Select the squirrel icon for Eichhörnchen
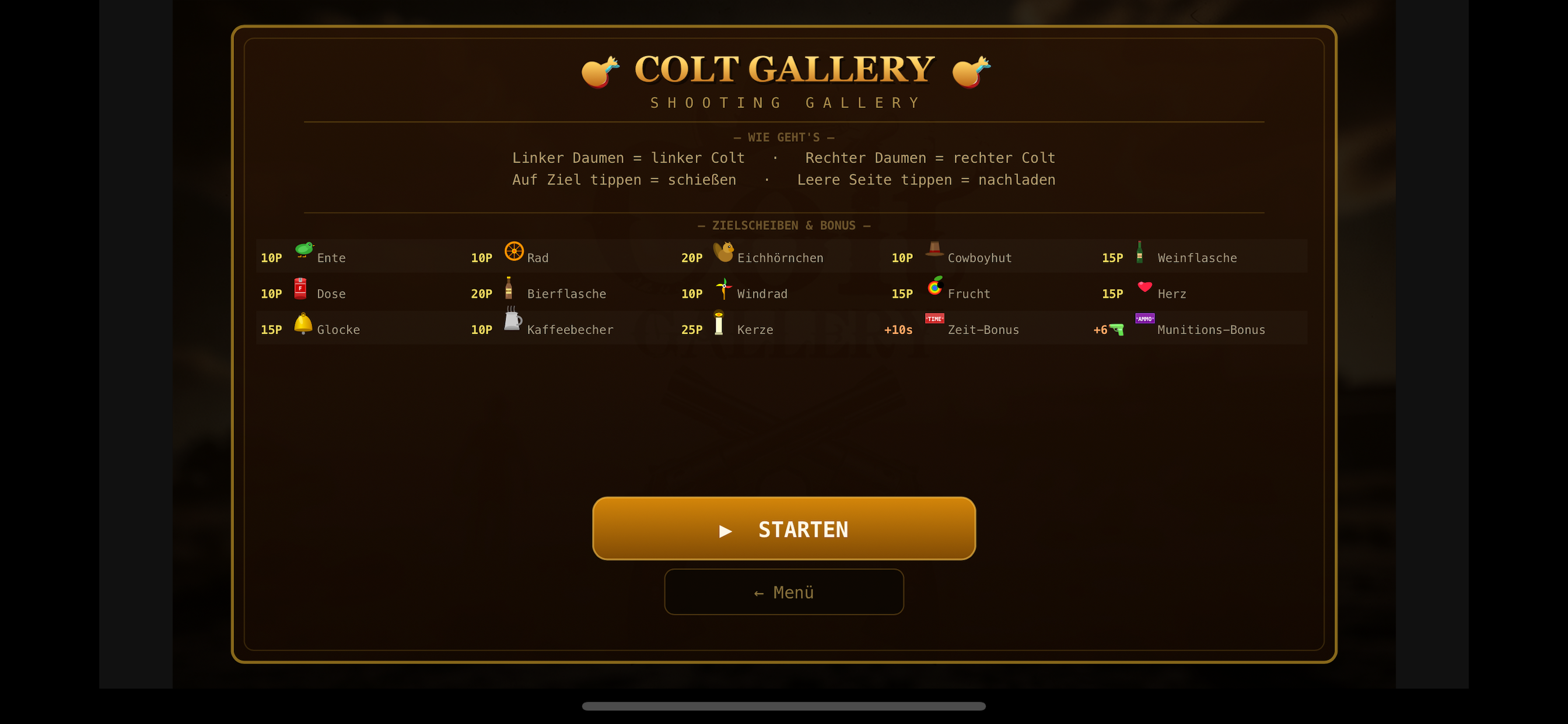 point(724,251)
